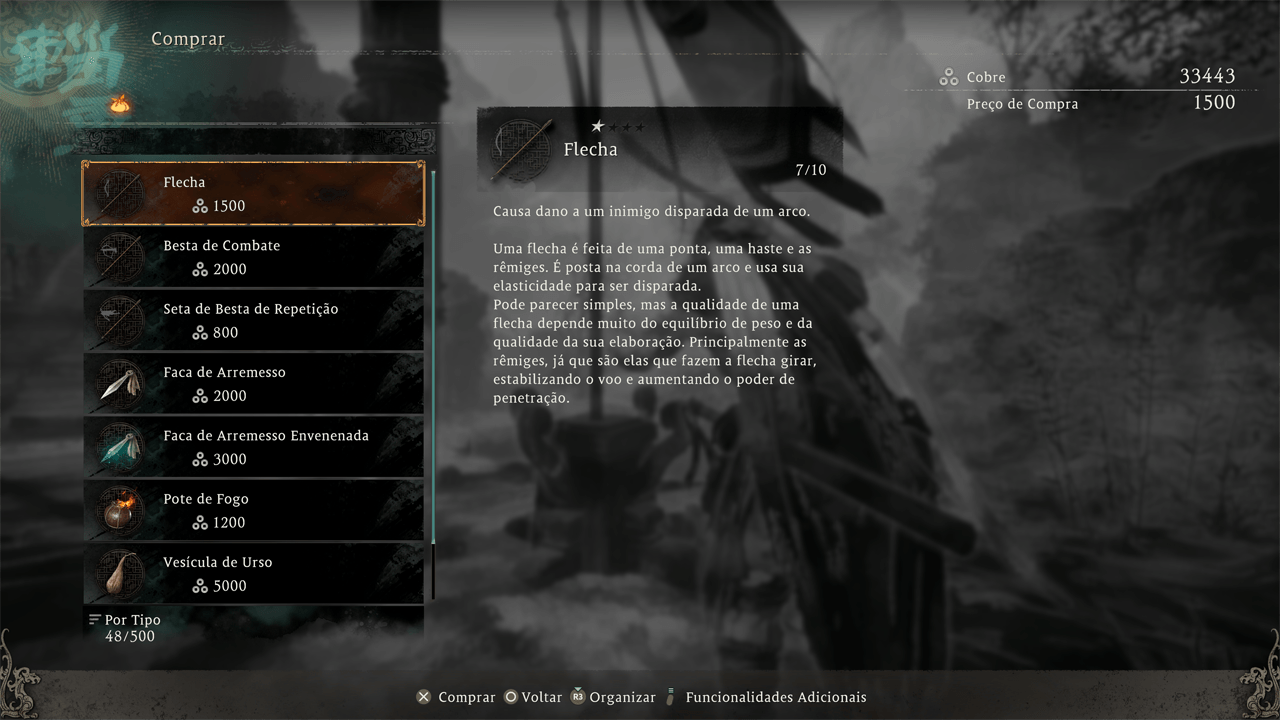
Task: Select Seta de Besta de Repetição
Action: click(x=253, y=320)
